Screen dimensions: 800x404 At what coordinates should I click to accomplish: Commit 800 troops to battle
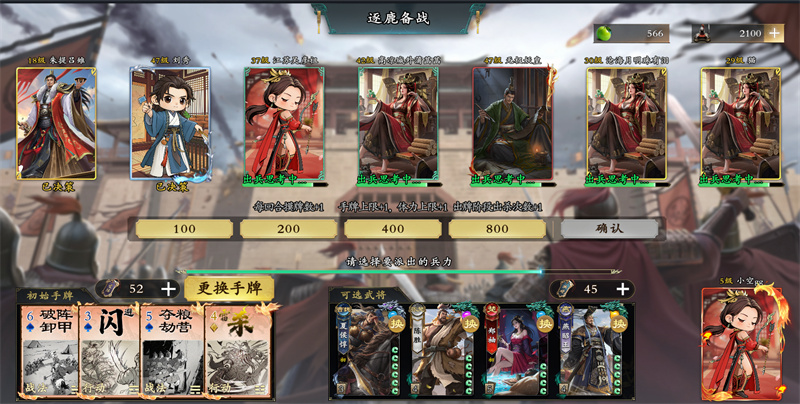(x=498, y=229)
